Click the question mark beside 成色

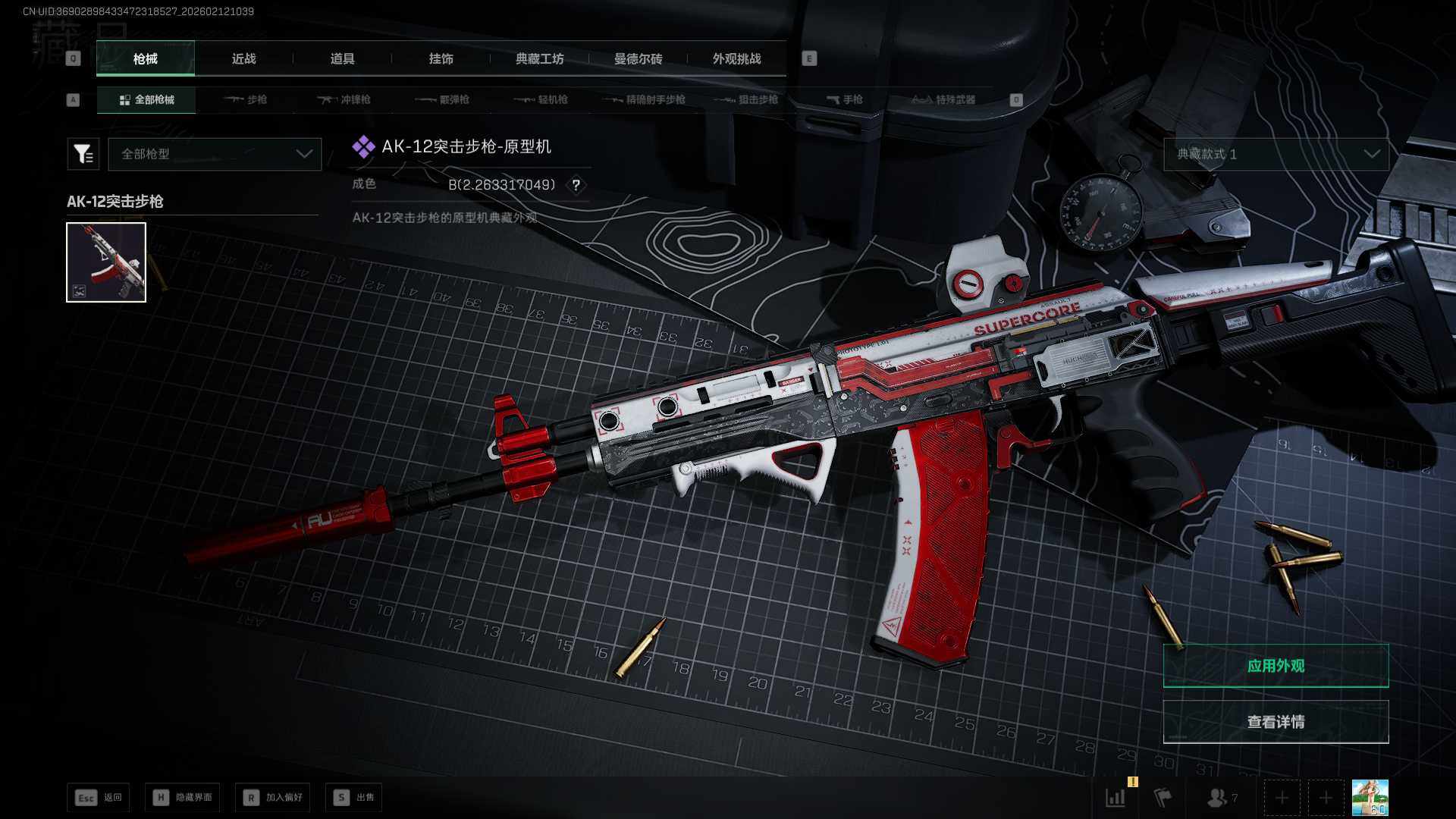(576, 185)
